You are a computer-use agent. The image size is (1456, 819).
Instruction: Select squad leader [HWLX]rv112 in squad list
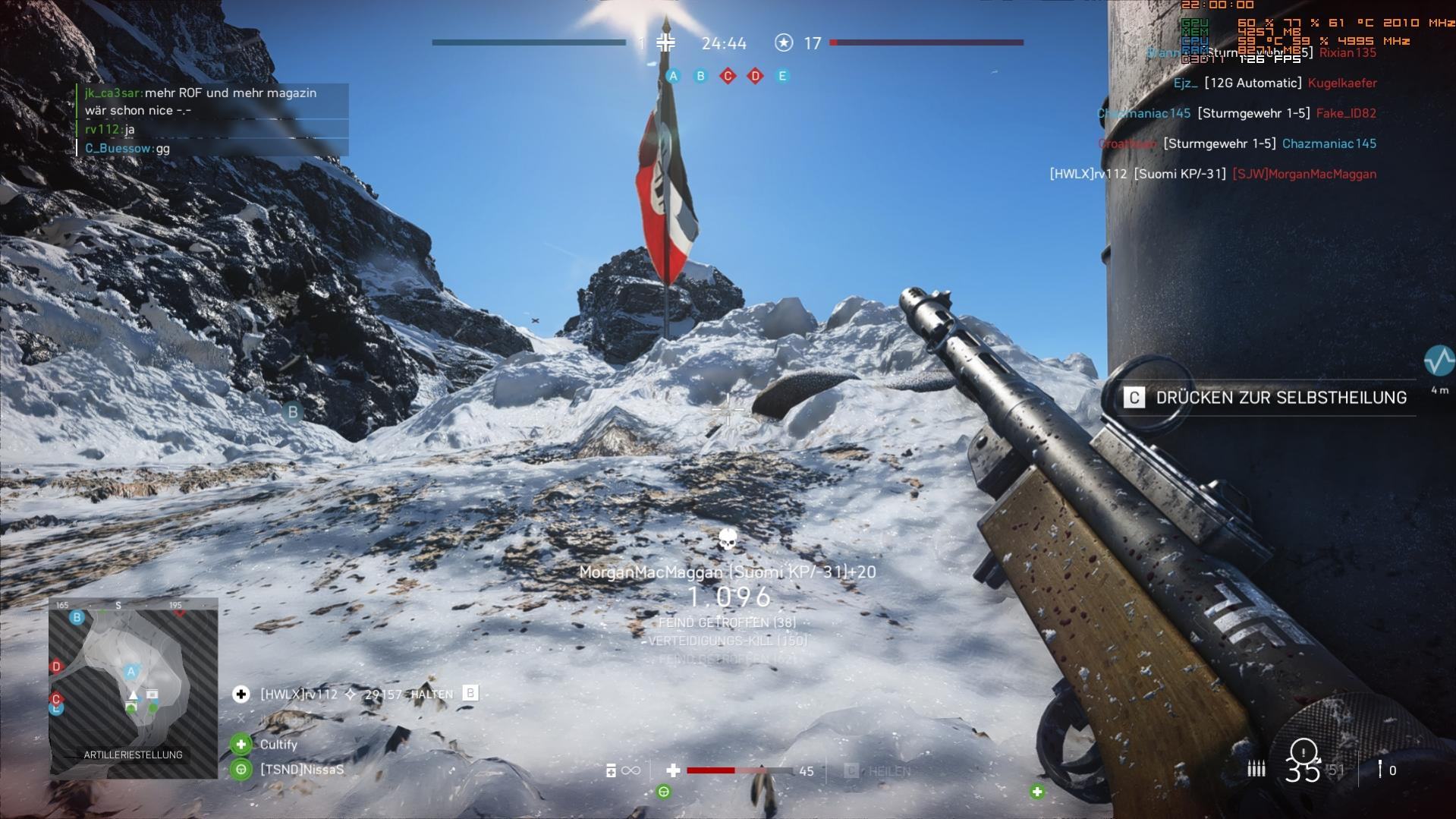[x=299, y=694]
